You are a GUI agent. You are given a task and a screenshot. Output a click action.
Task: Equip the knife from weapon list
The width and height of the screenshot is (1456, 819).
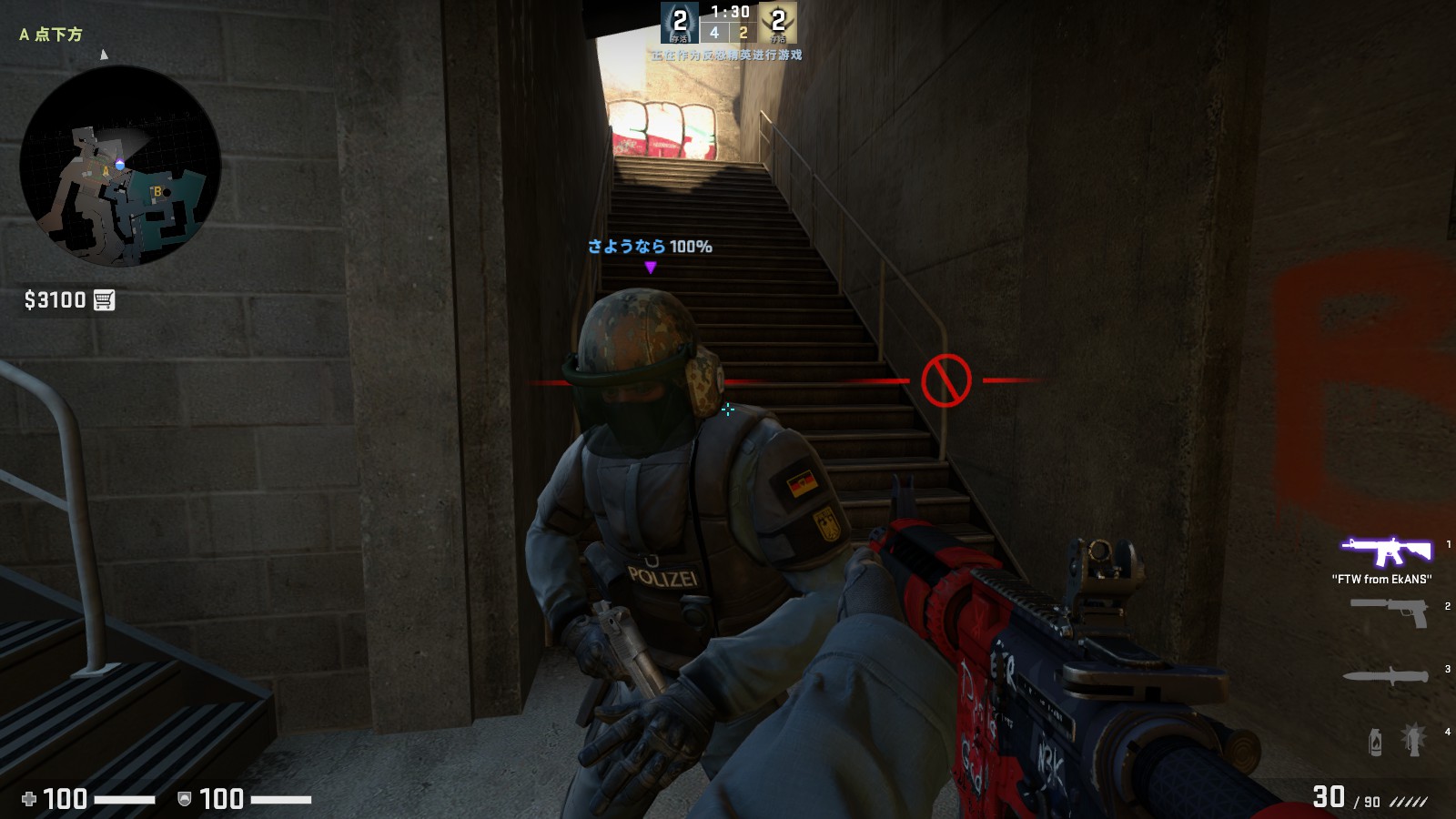pyautogui.click(x=1385, y=675)
